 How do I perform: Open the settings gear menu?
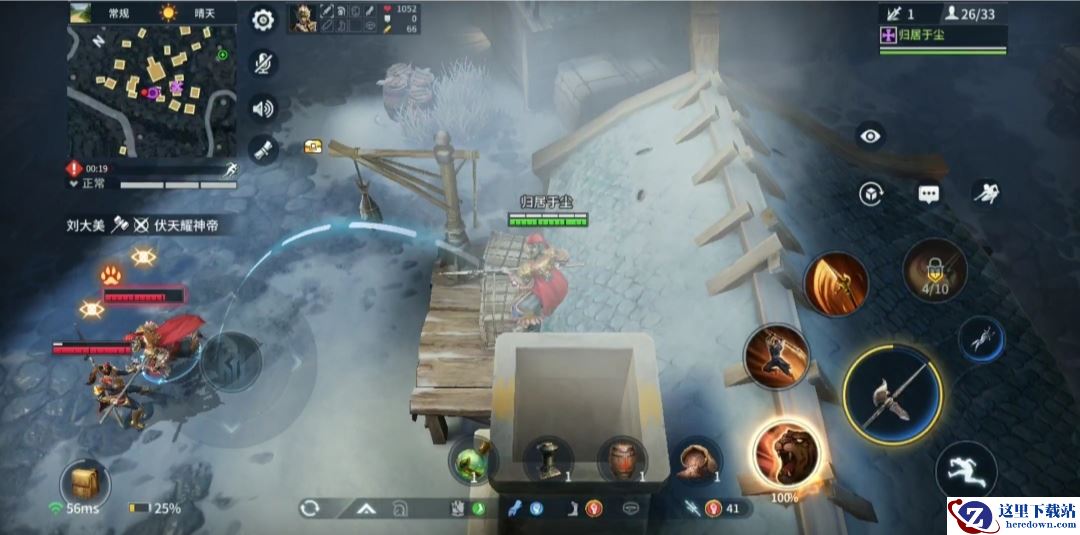(x=263, y=19)
